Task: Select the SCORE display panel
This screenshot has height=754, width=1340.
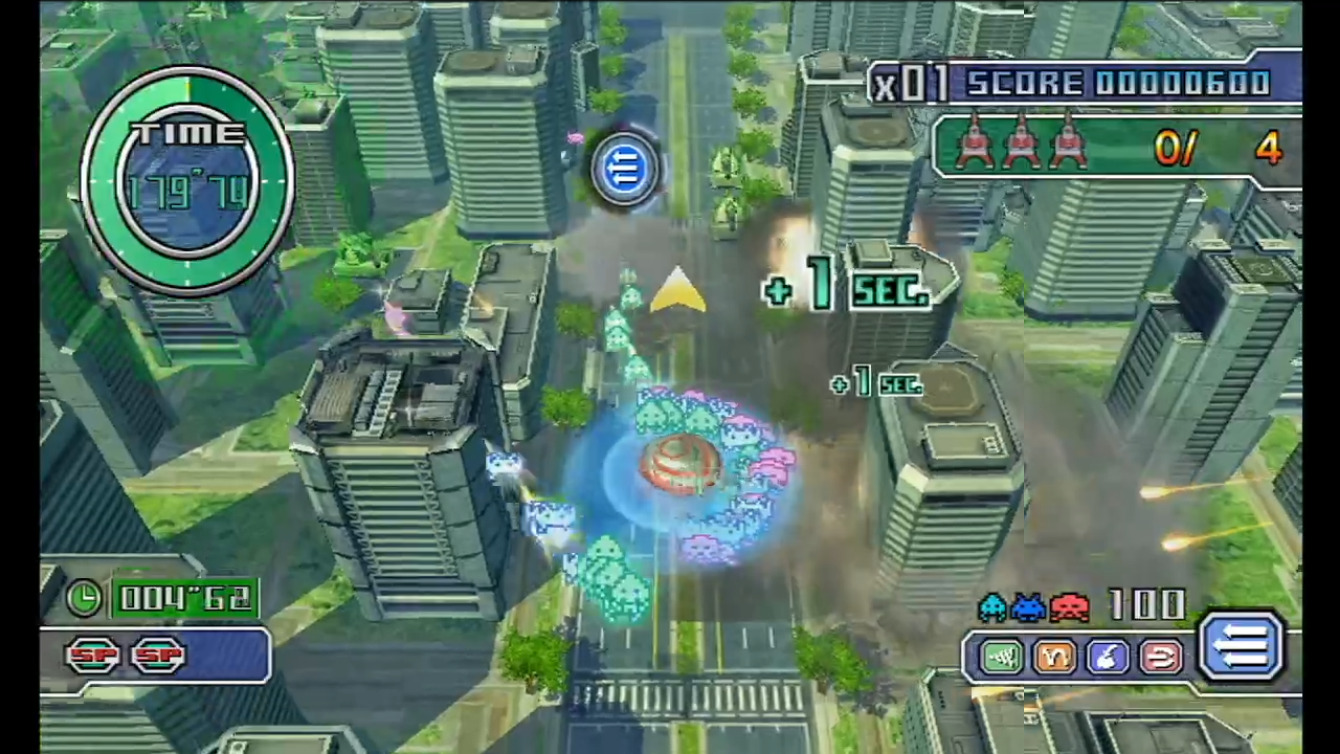Action: click(x=1100, y=83)
